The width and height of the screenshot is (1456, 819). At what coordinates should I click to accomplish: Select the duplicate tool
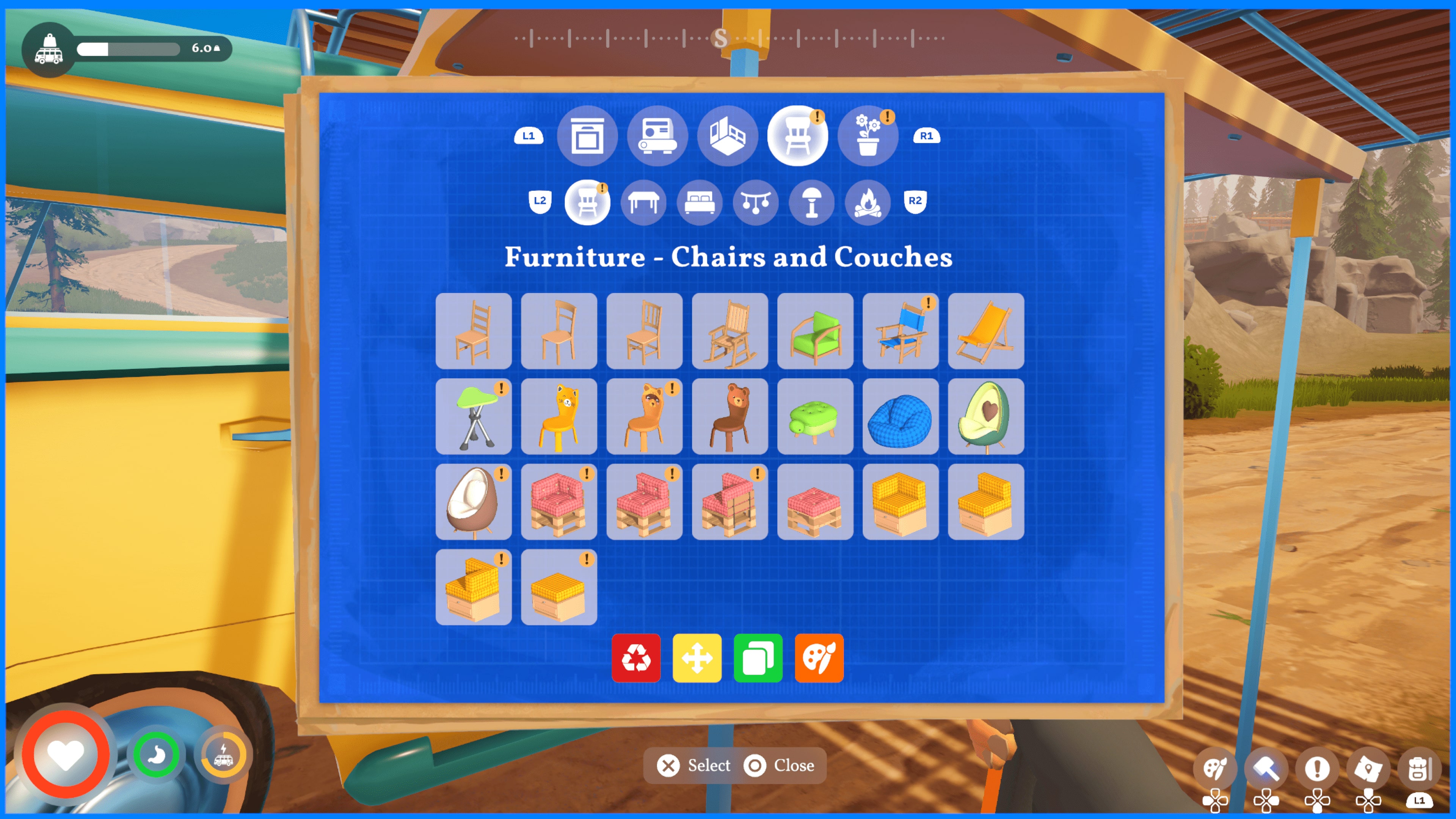758,657
